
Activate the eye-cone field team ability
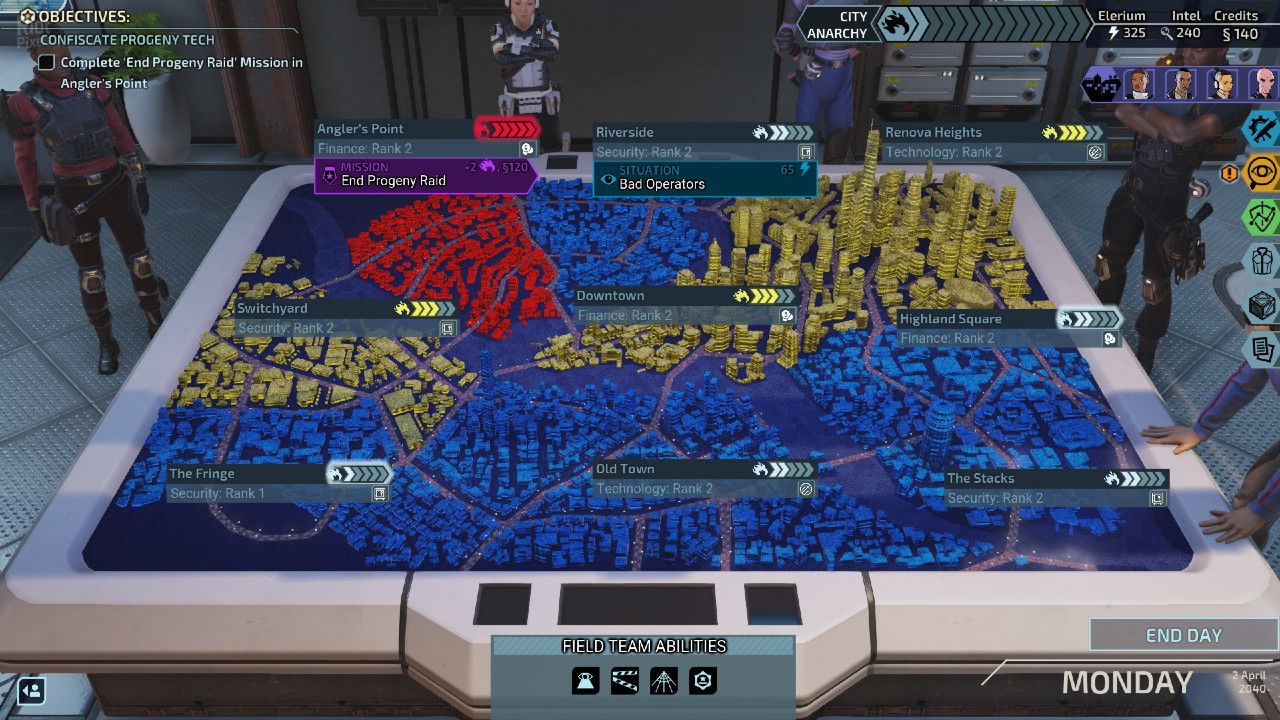coord(586,681)
